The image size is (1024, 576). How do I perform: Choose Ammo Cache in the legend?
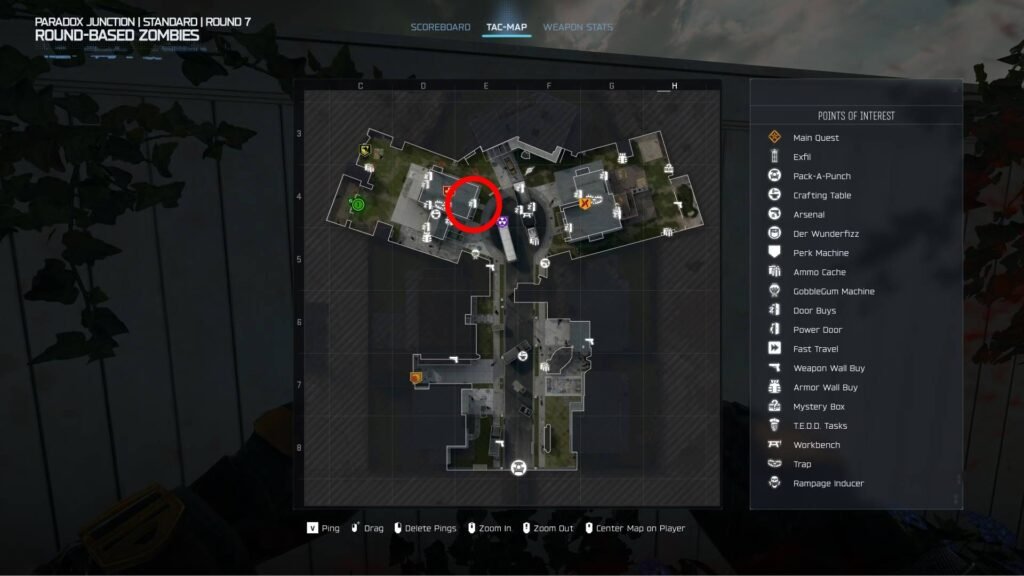click(818, 272)
